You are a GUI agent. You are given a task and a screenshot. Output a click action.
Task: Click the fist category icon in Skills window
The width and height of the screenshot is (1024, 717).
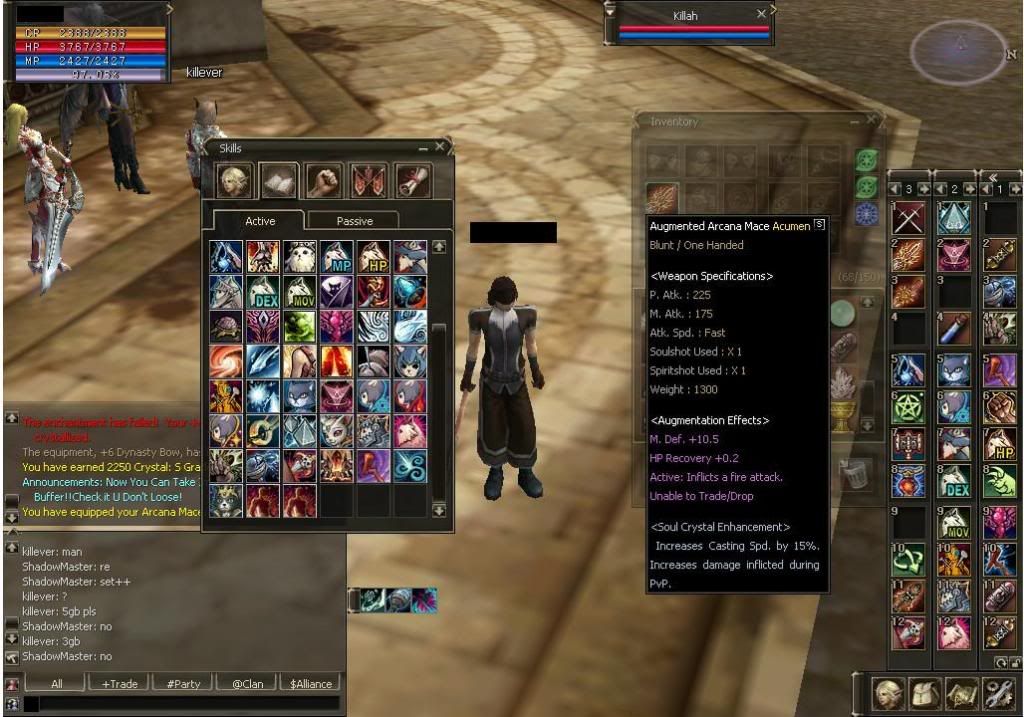click(324, 181)
